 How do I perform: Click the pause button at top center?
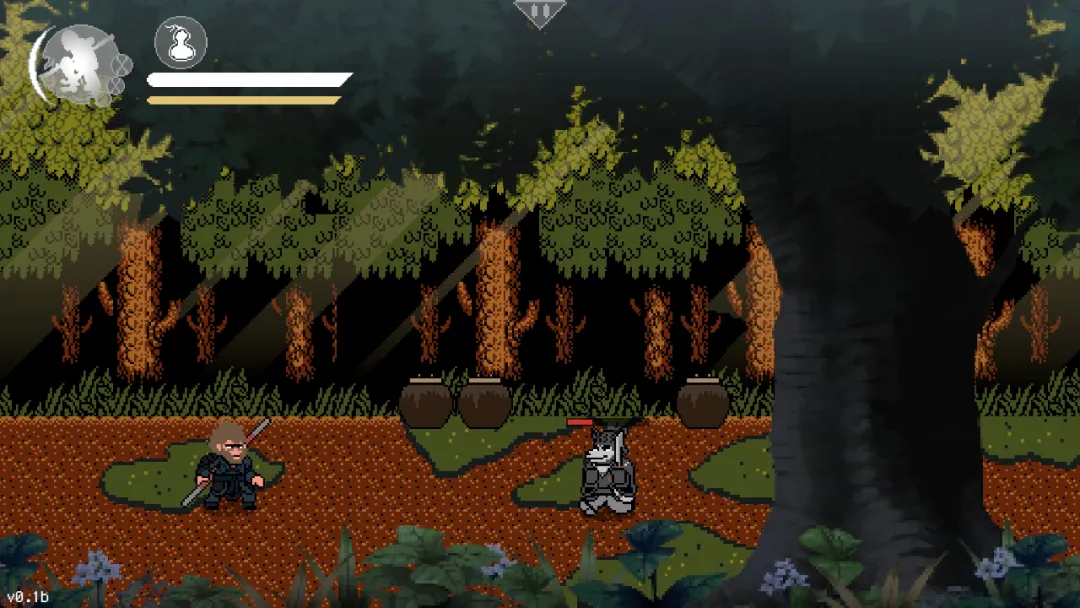539,12
